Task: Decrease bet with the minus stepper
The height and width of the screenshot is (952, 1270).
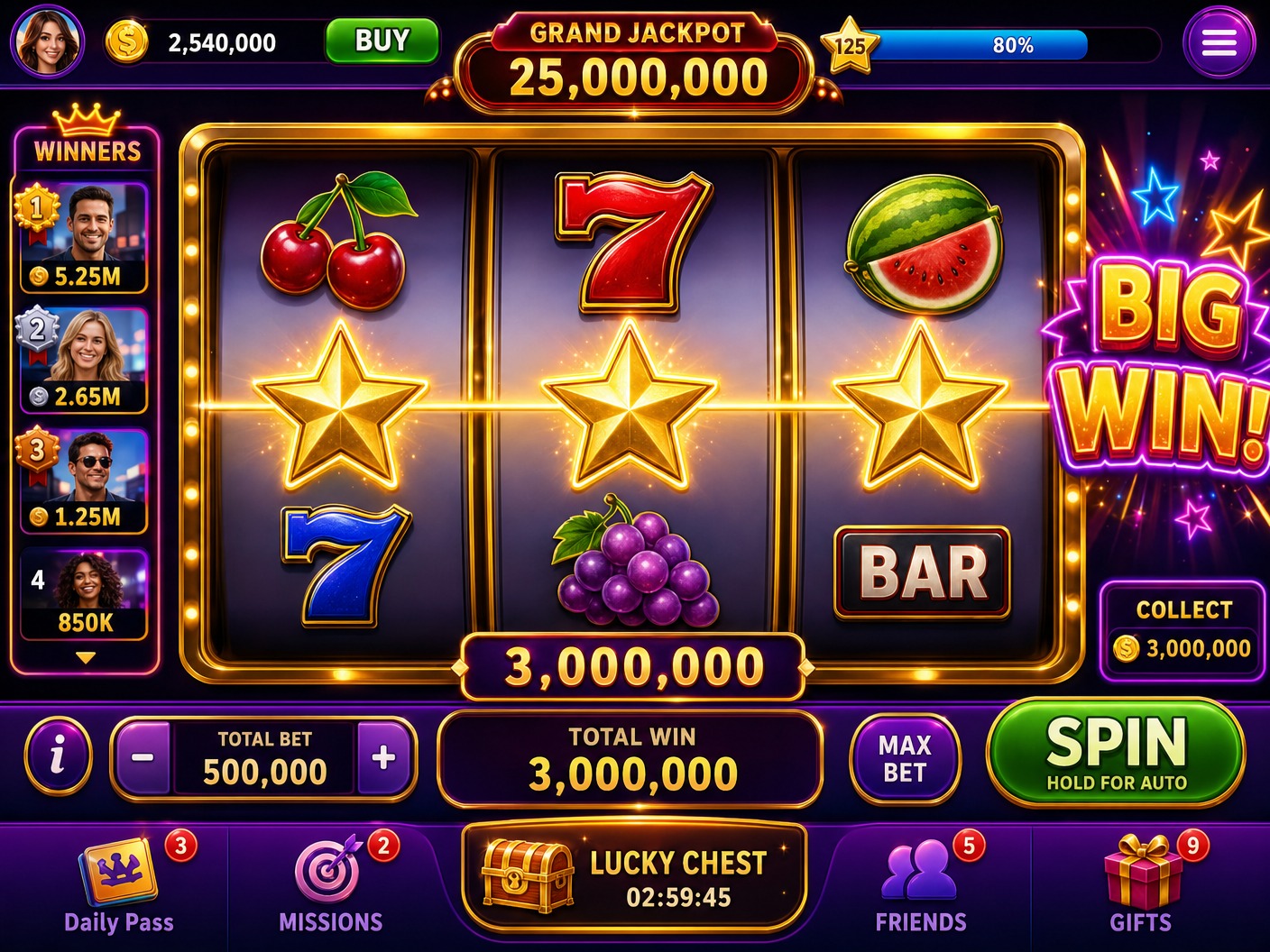Action: [x=144, y=757]
